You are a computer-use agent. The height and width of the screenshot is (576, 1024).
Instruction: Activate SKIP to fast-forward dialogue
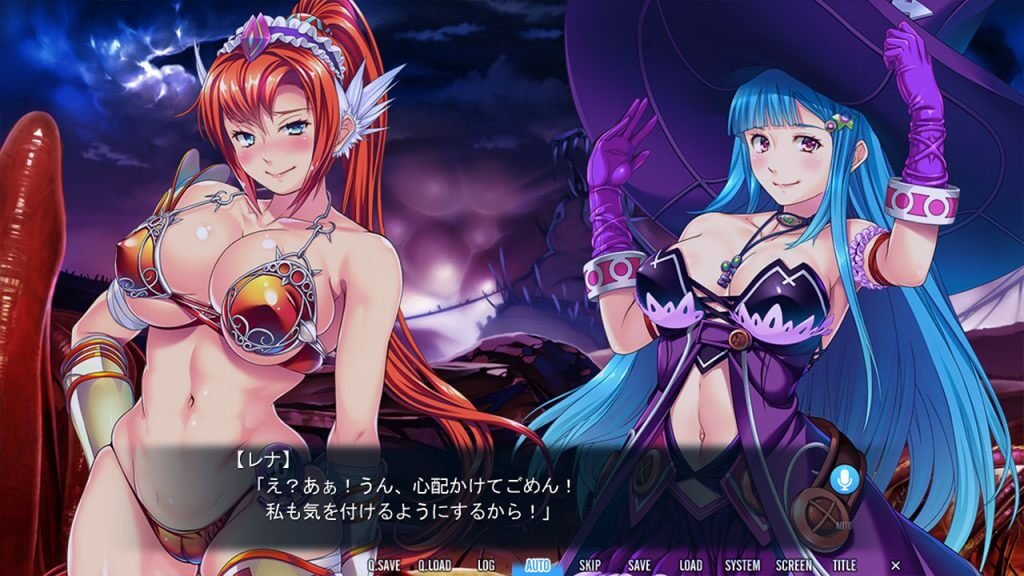[x=590, y=565]
